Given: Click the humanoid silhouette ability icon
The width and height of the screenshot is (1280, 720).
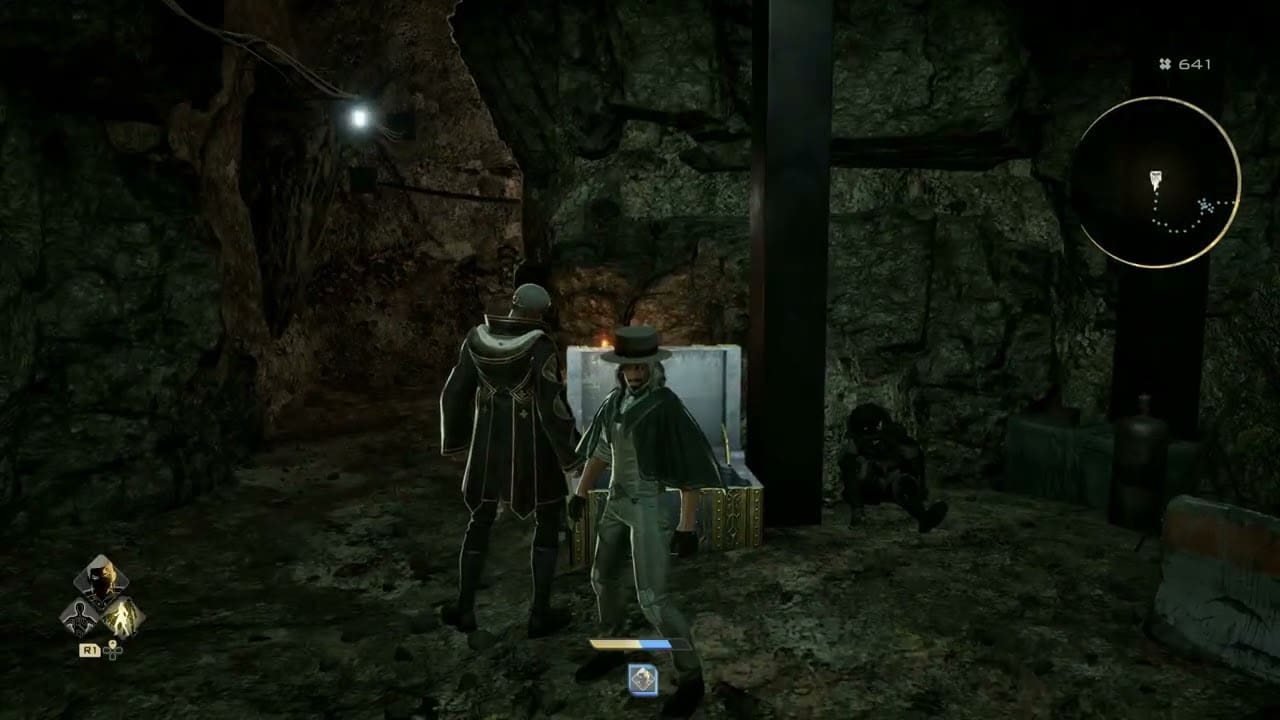Looking at the screenshot, I should click(x=81, y=617).
